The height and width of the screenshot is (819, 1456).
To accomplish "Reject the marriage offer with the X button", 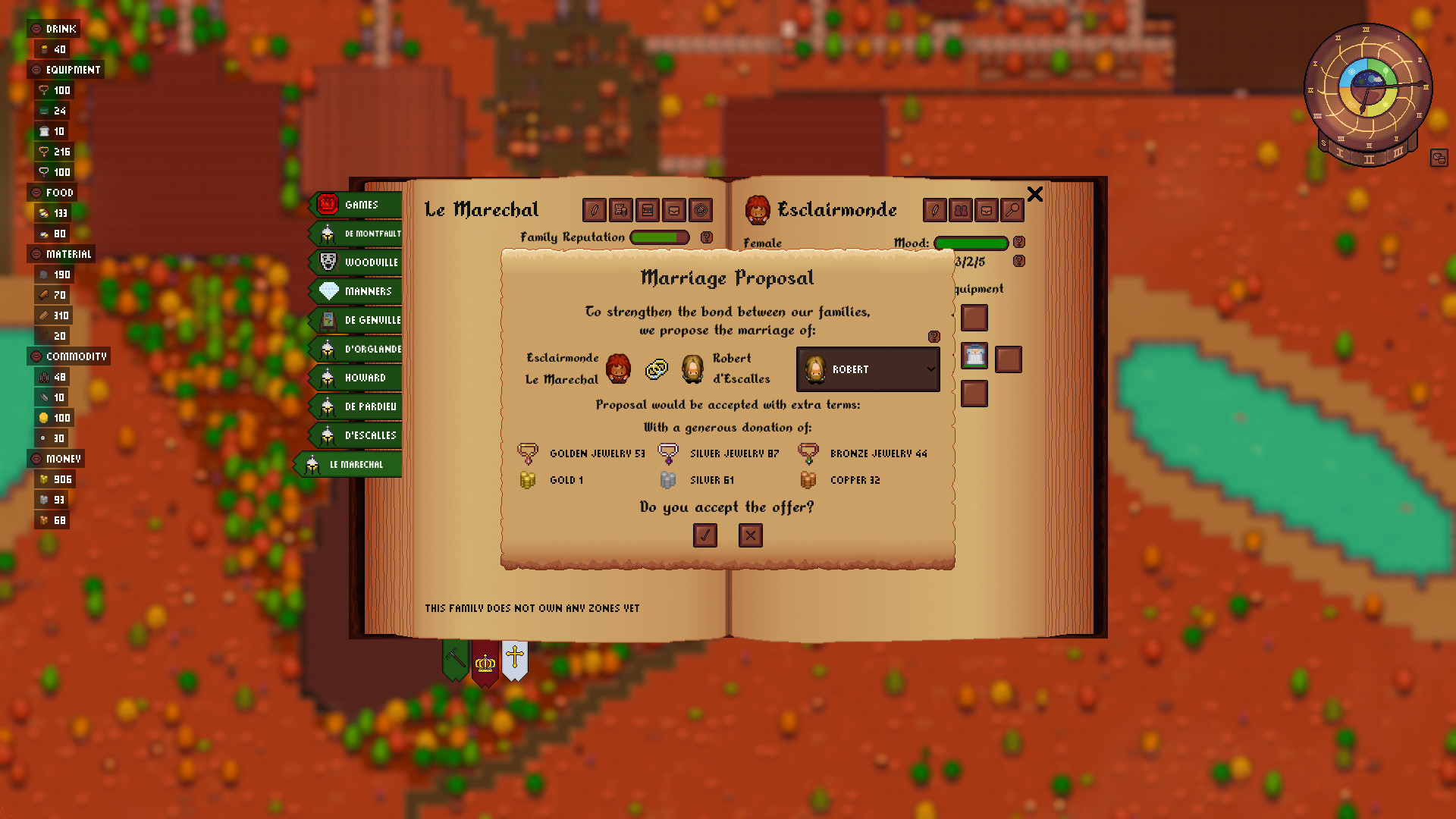I will point(750,535).
